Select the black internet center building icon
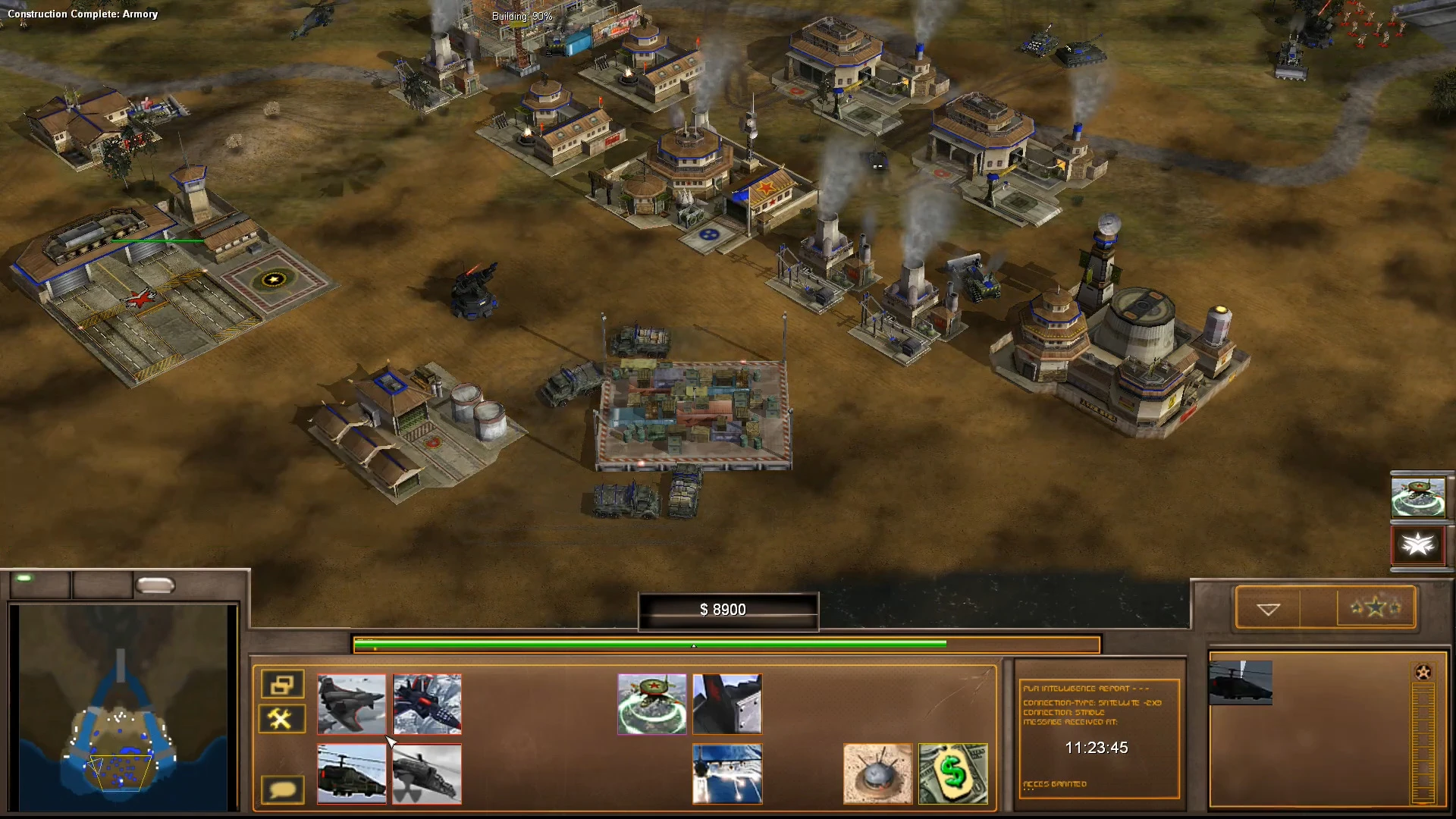This screenshot has height=819, width=1456. [x=726, y=704]
